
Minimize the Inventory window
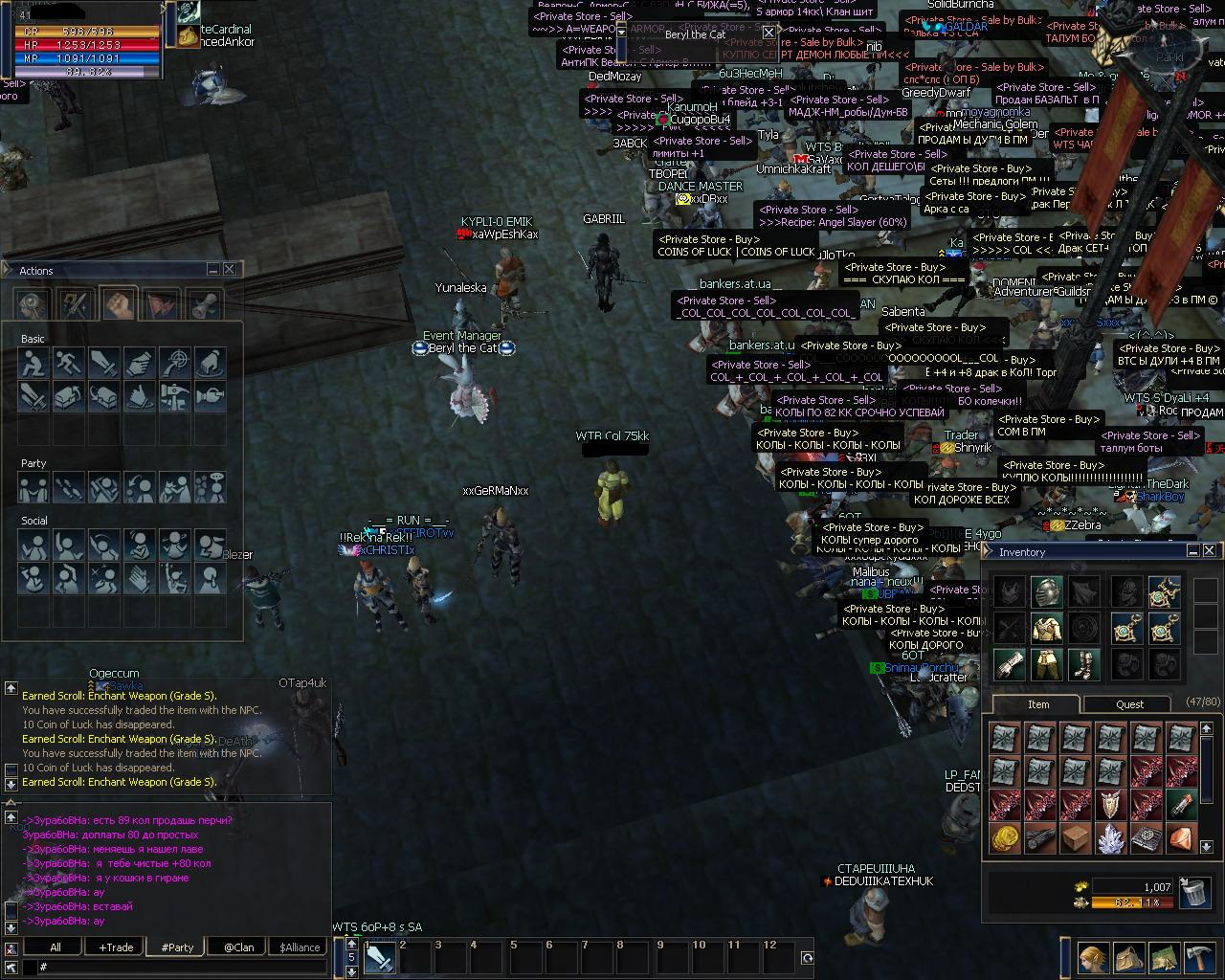pos(1193,551)
